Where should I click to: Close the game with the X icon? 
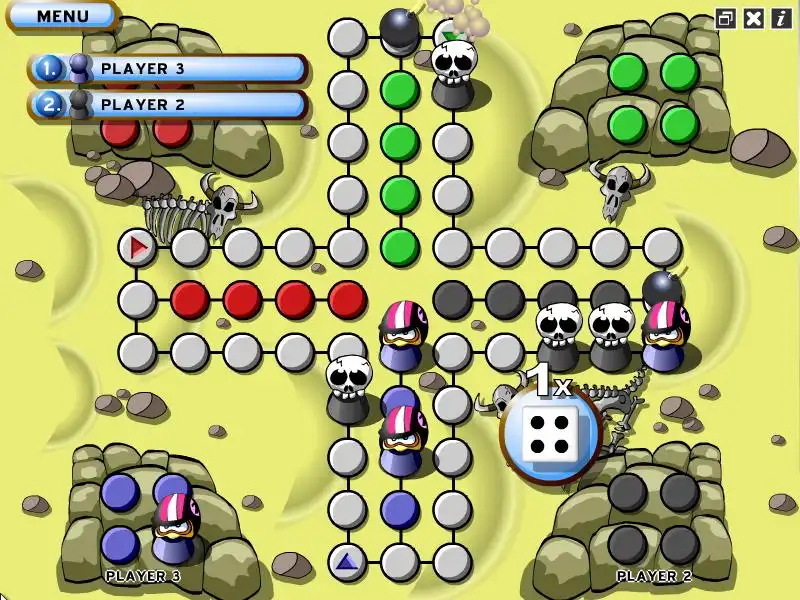point(754,18)
